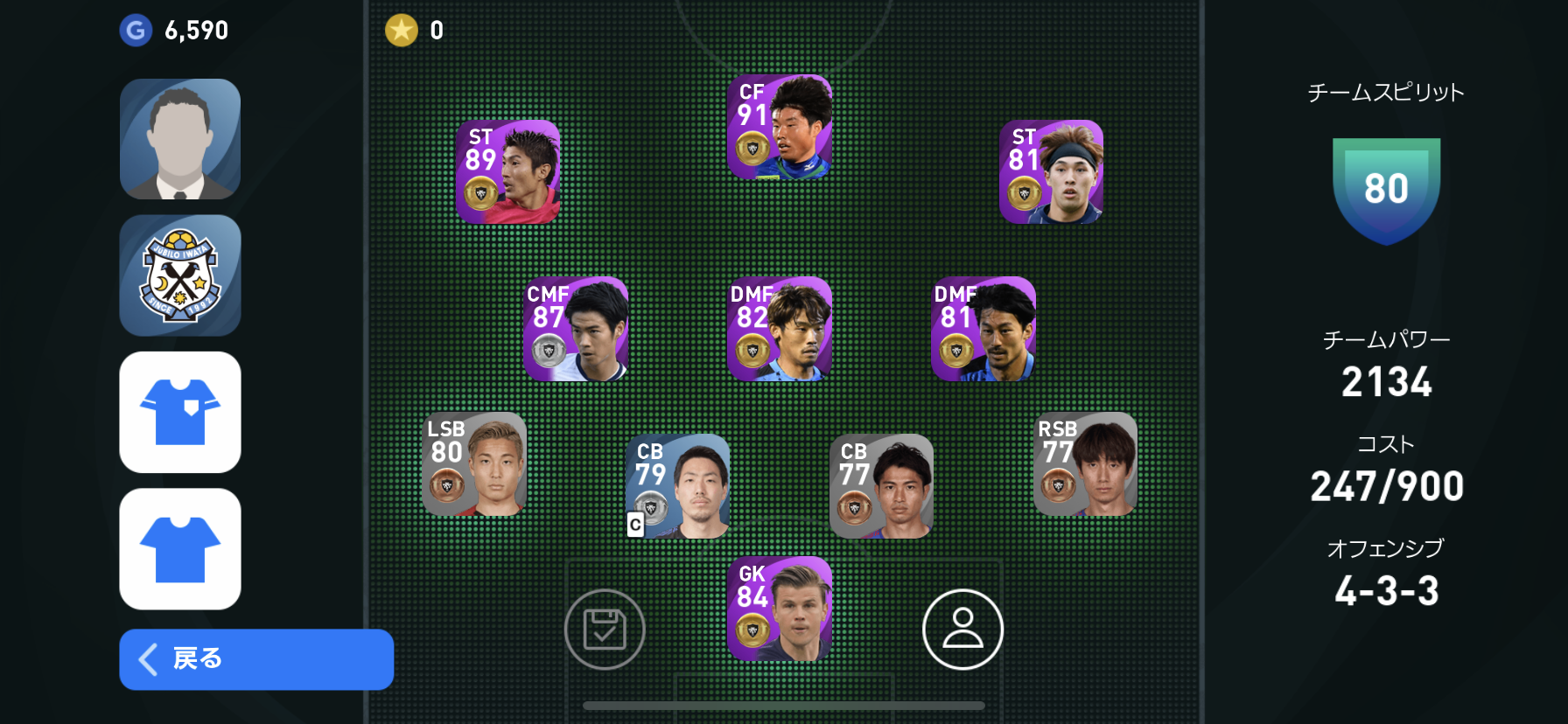
Task: Pick the DMF 81 midfielder card
Action: 983,329
